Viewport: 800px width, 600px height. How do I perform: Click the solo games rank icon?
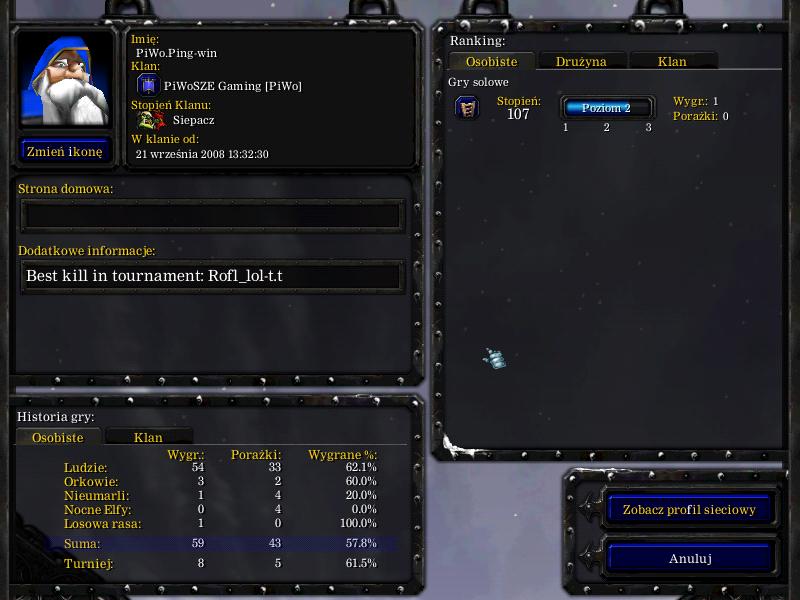pyautogui.click(x=467, y=107)
